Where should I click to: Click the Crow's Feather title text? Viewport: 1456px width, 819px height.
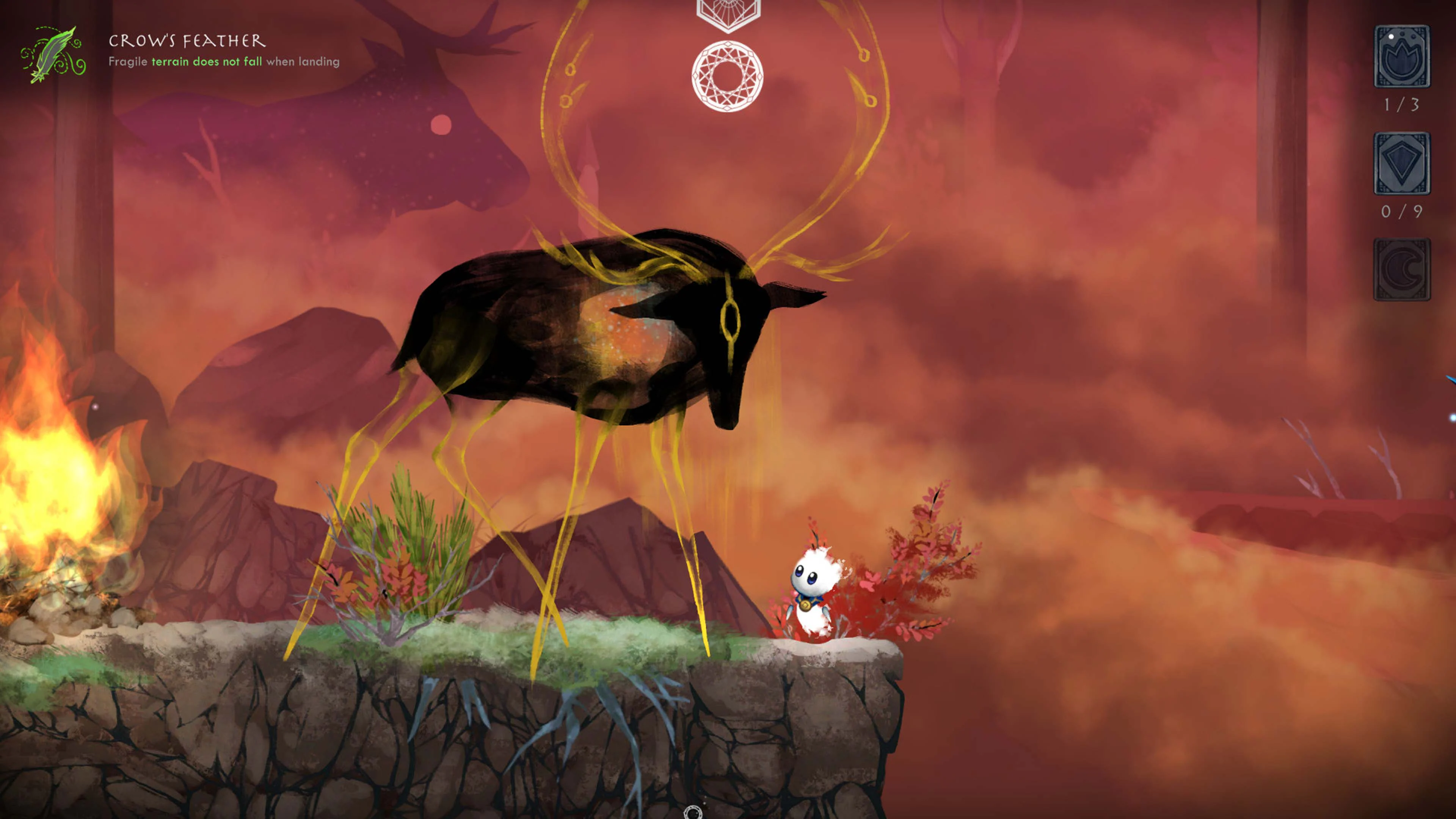pyautogui.click(x=187, y=41)
